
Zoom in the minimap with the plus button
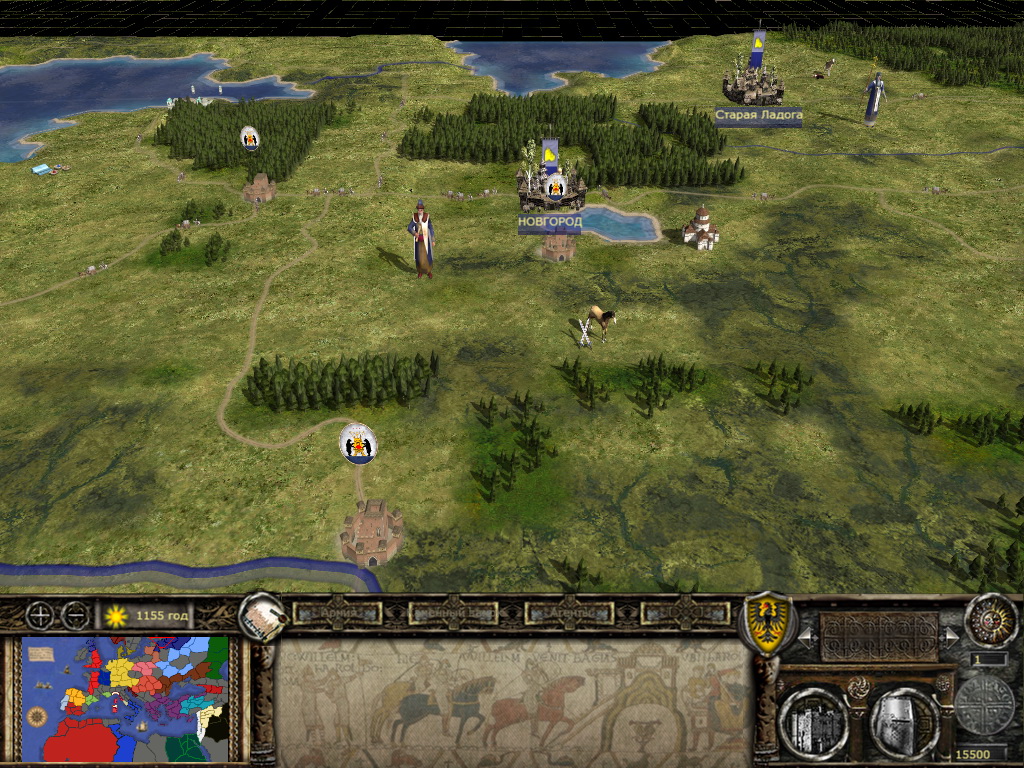[x=41, y=615]
